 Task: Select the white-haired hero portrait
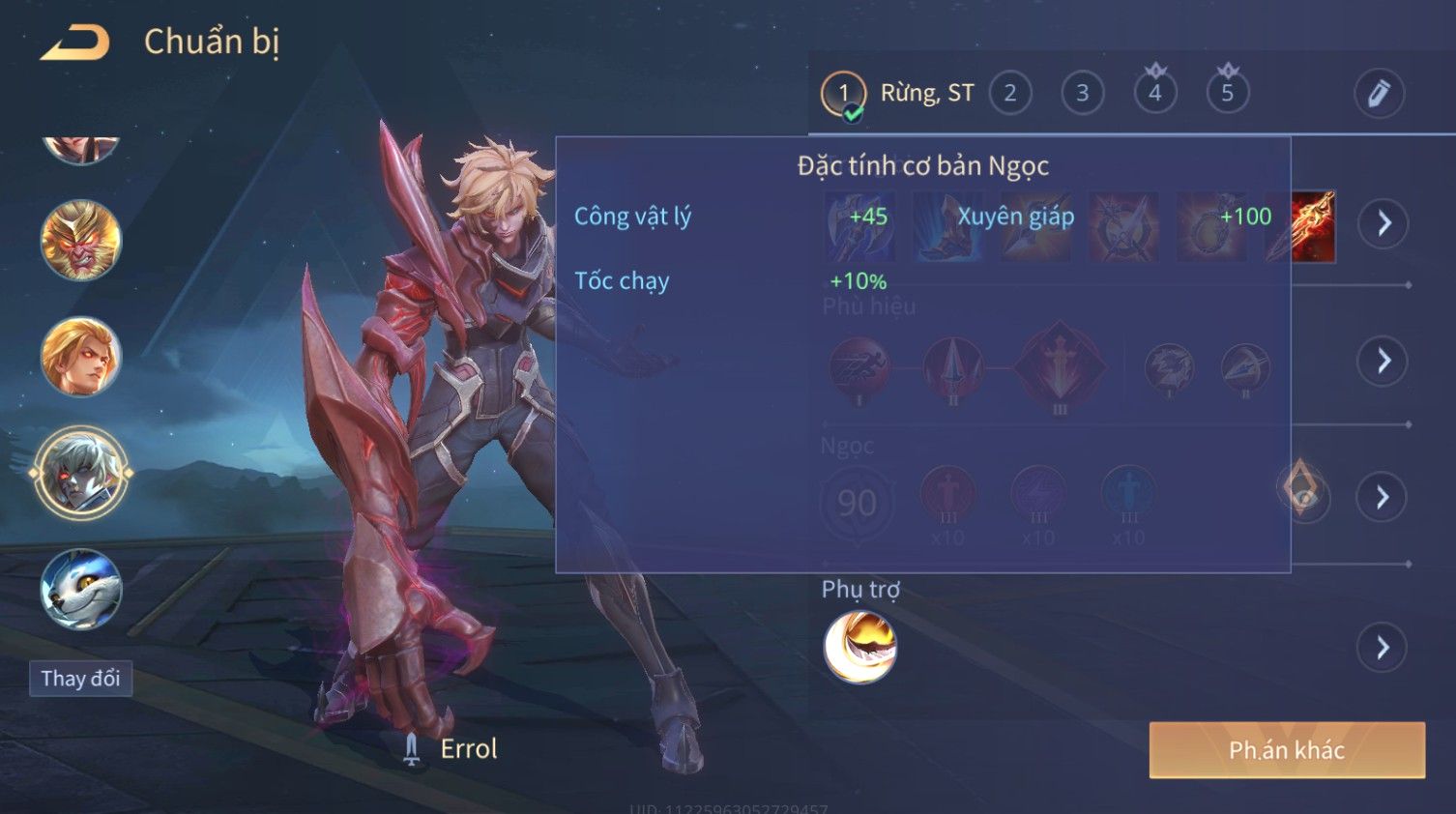coord(80,474)
